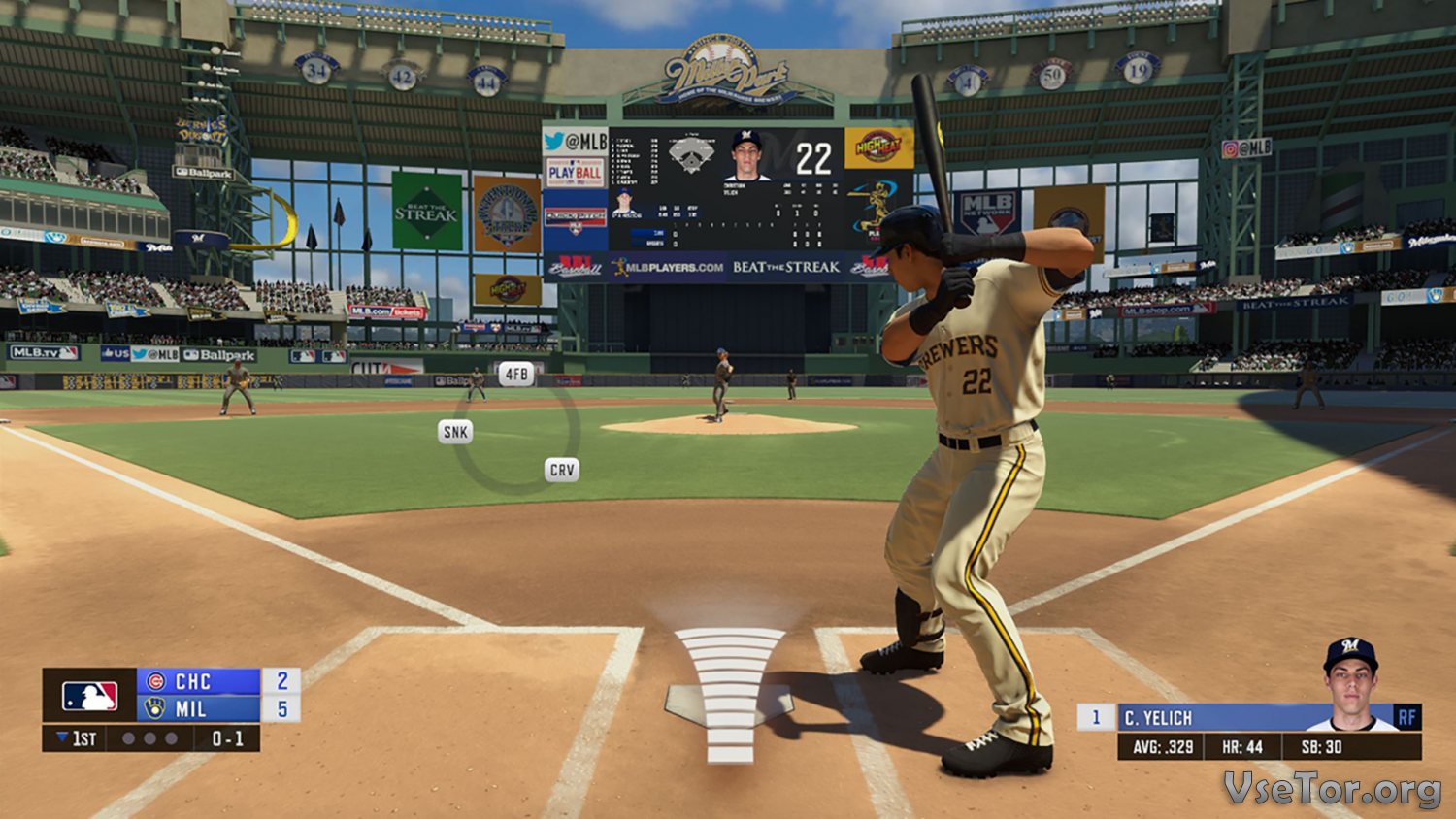This screenshot has height=819, width=1456.
Task: Click the VseTor.org watermark
Action: (1331, 789)
